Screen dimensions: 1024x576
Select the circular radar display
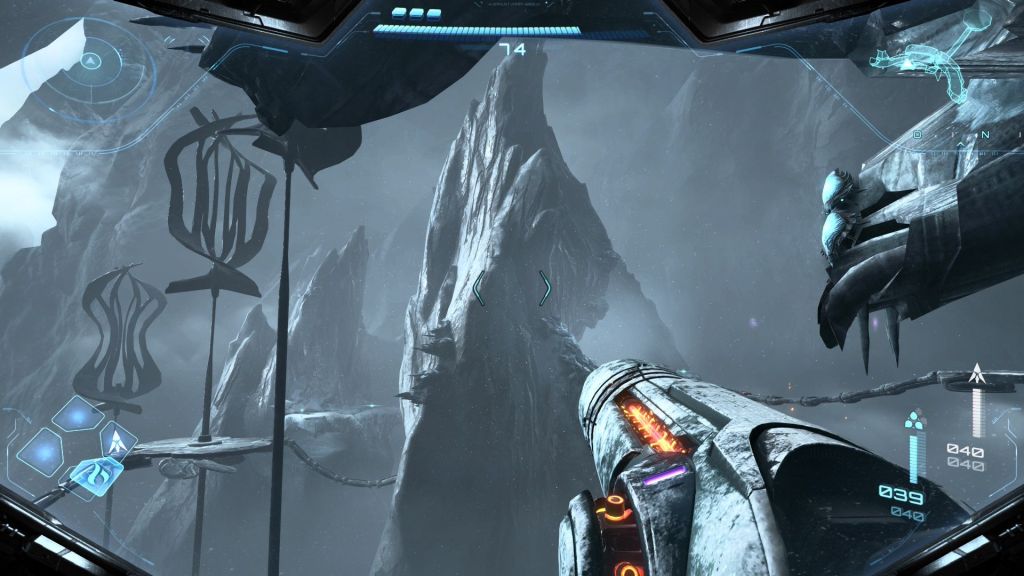point(90,62)
